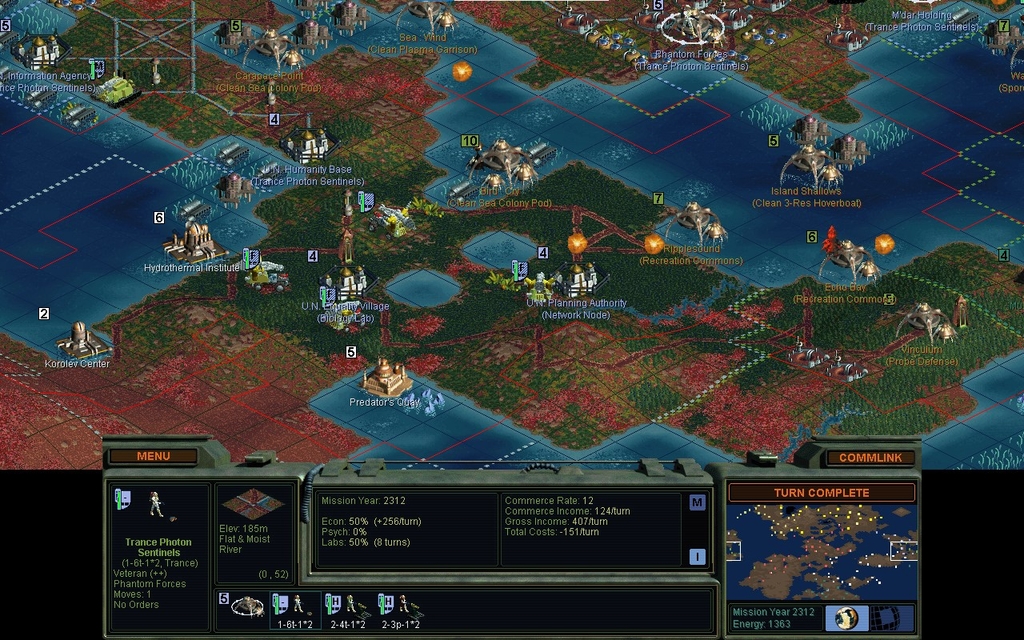Select the 2-3p-1*2 unit in stack
Viewport: 1024px width, 640px height.
400,608
